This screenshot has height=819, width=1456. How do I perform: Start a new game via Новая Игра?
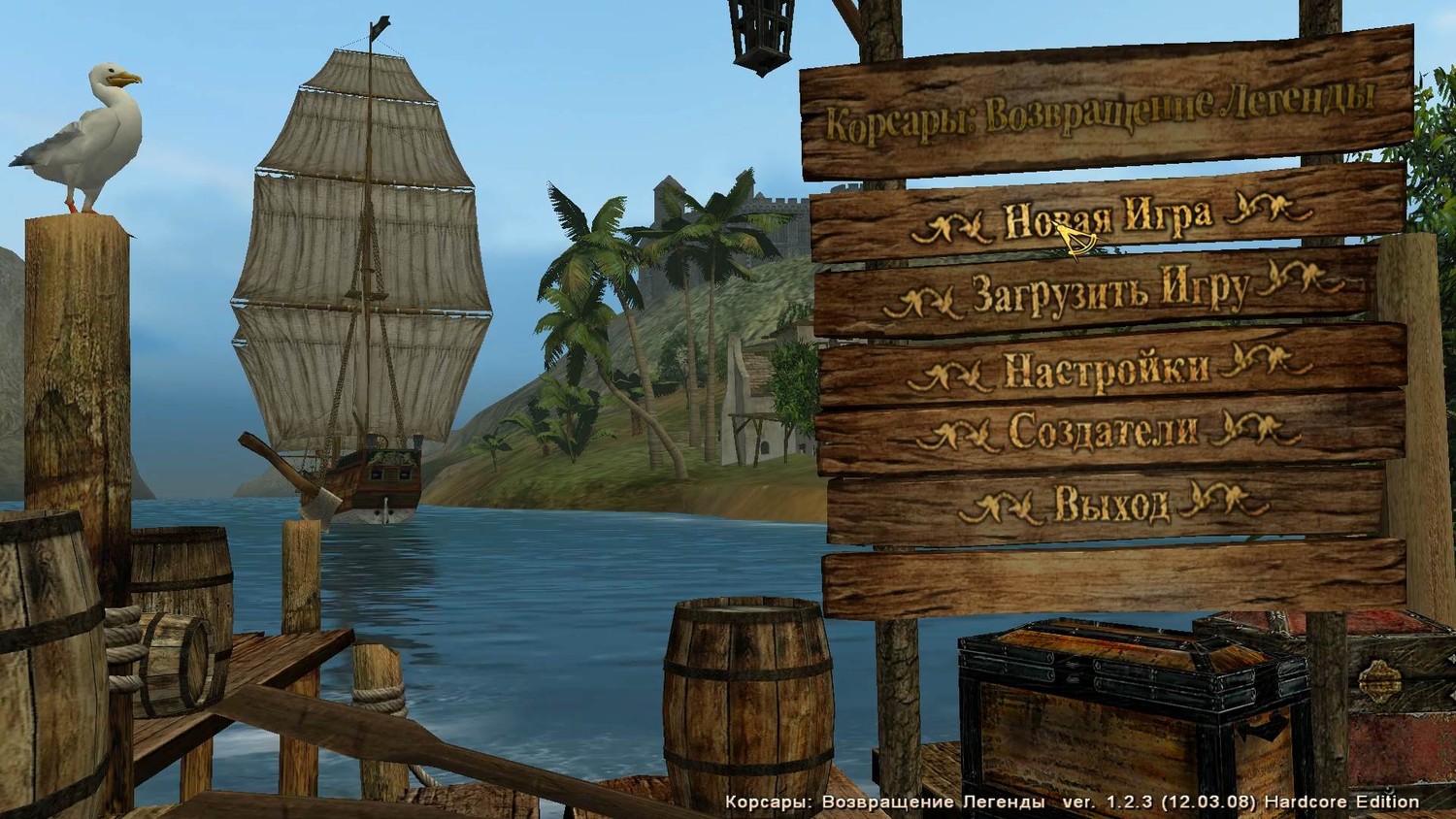[x=1107, y=217]
